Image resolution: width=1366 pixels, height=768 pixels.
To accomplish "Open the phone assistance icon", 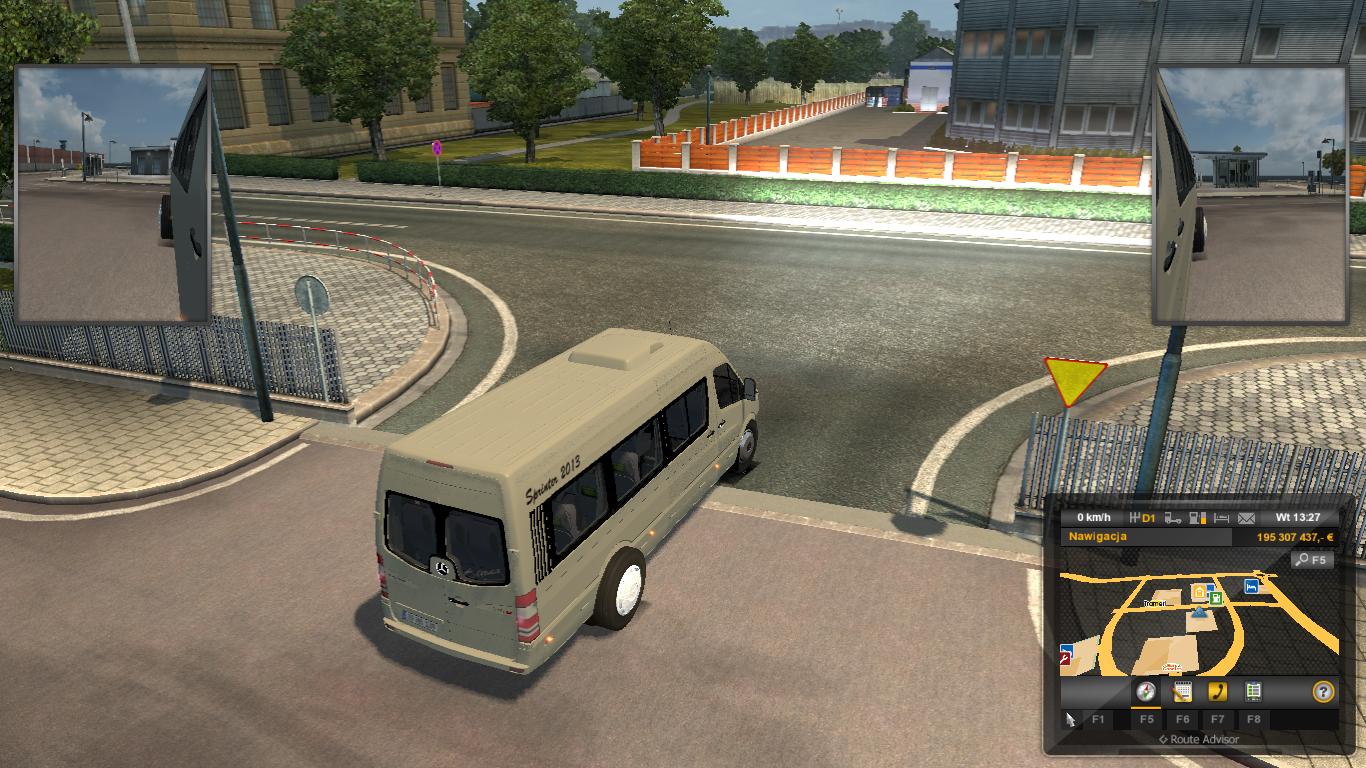I will [x=1219, y=691].
